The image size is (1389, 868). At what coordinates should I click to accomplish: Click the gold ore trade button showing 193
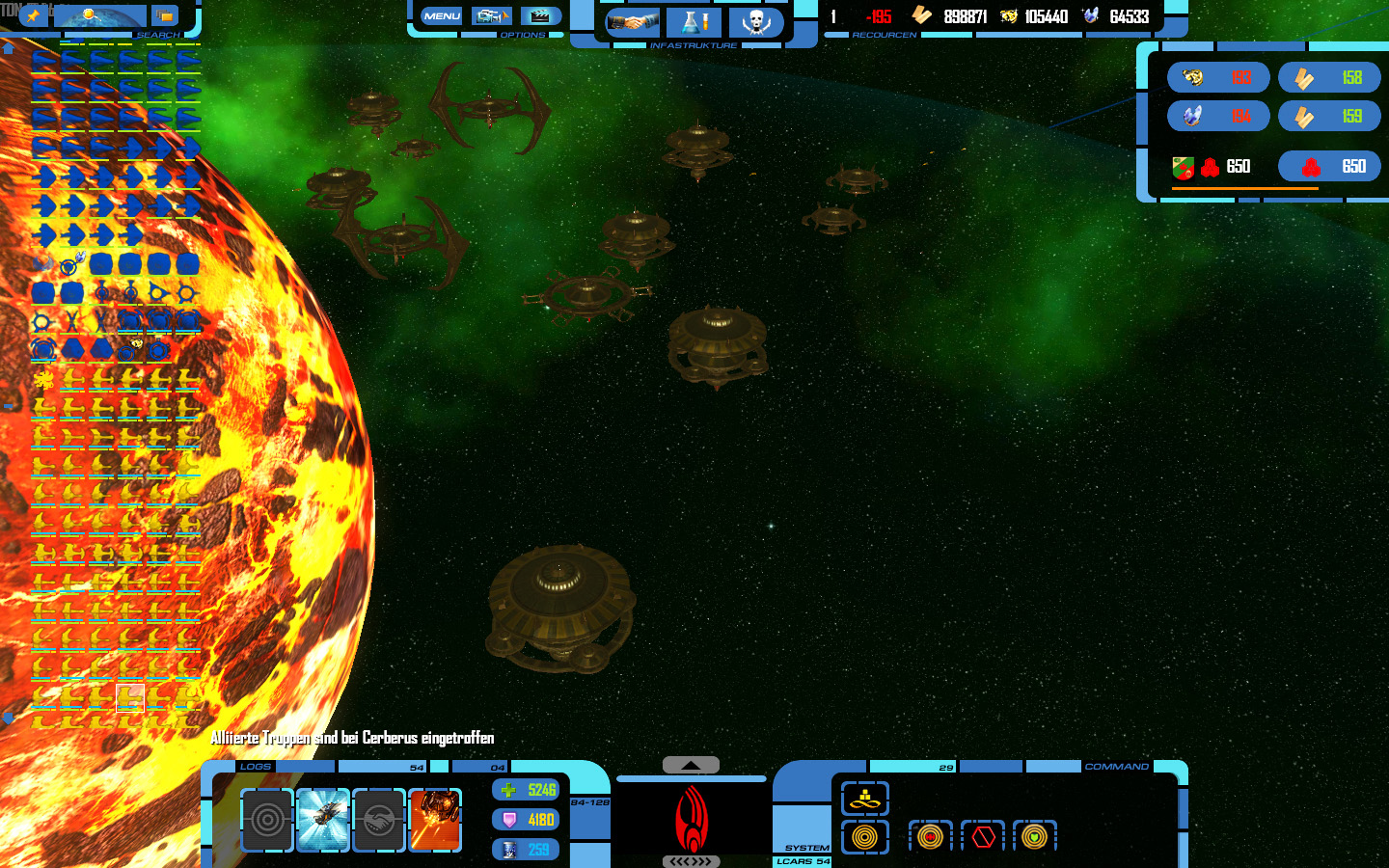[x=1218, y=77]
